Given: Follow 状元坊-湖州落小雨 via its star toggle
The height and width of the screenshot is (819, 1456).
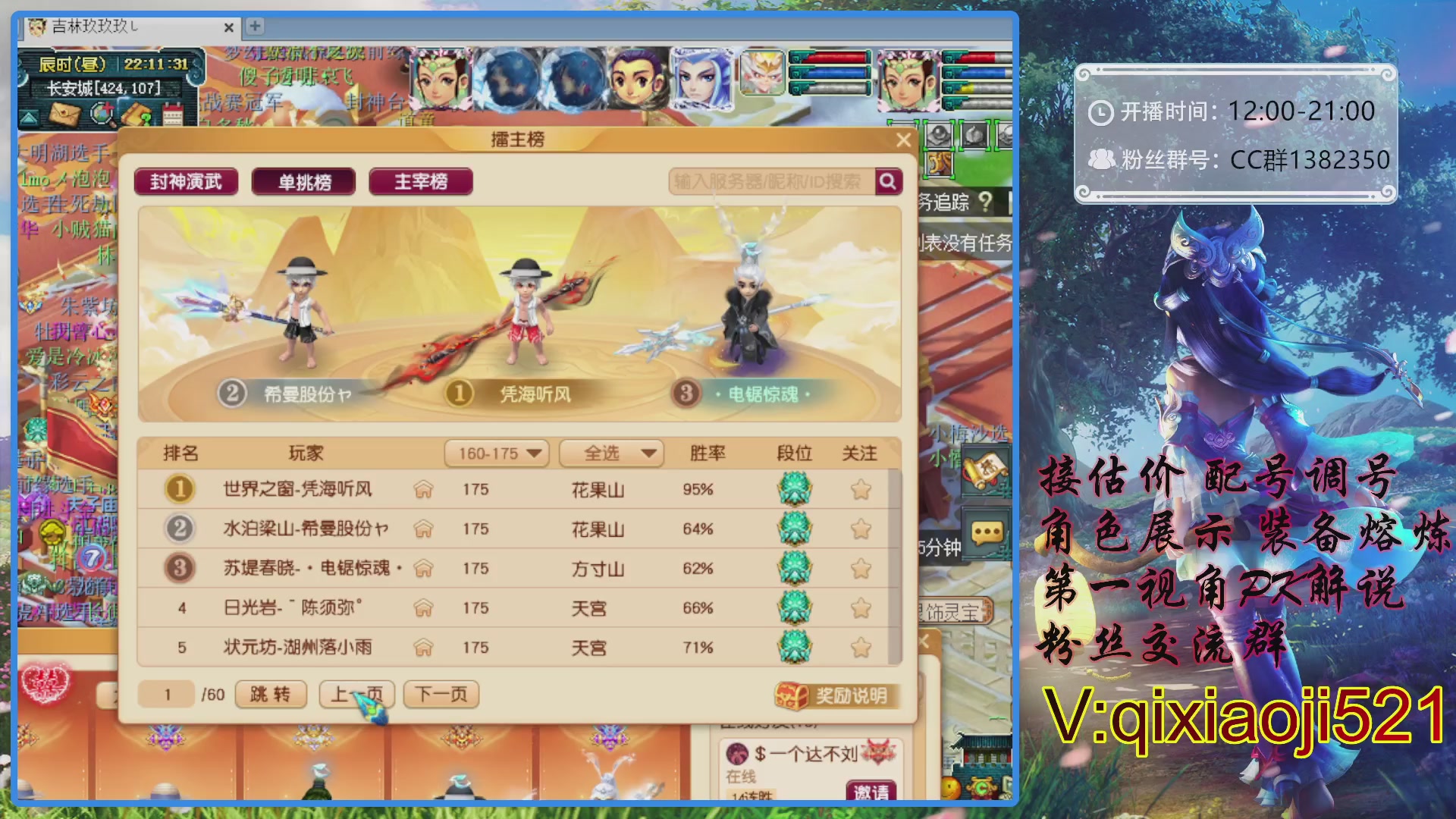Looking at the screenshot, I should (x=861, y=648).
